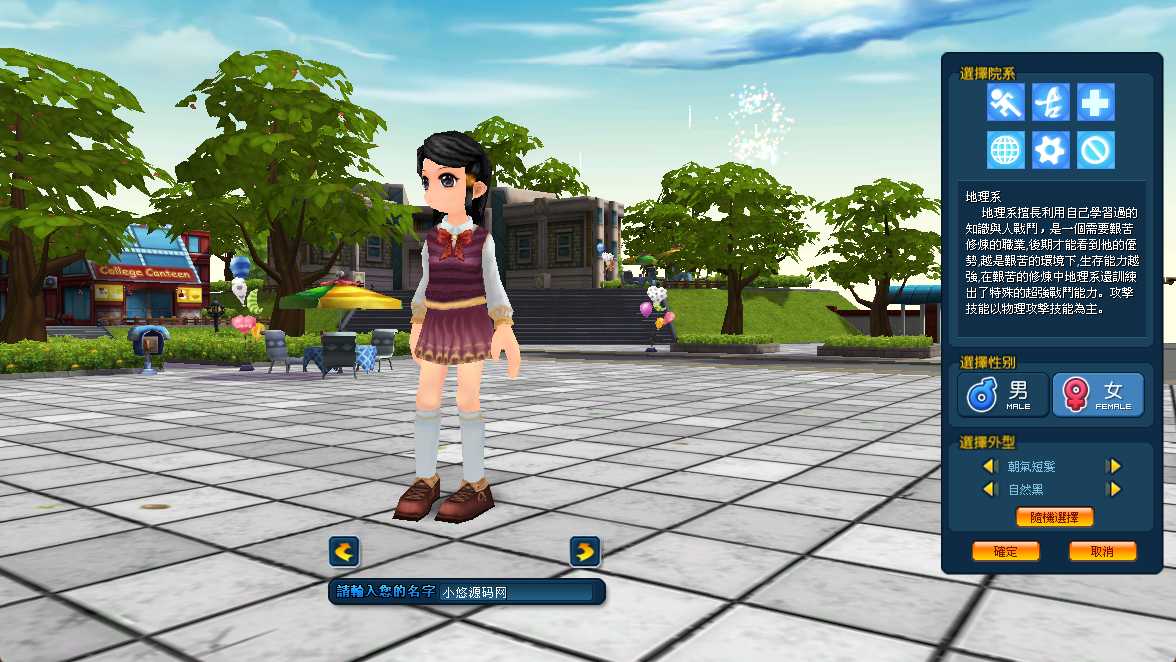Screen dimensions: 1176x662
Task: Rotate the character with the right arrow
Action: pyautogui.click(x=585, y=551)
